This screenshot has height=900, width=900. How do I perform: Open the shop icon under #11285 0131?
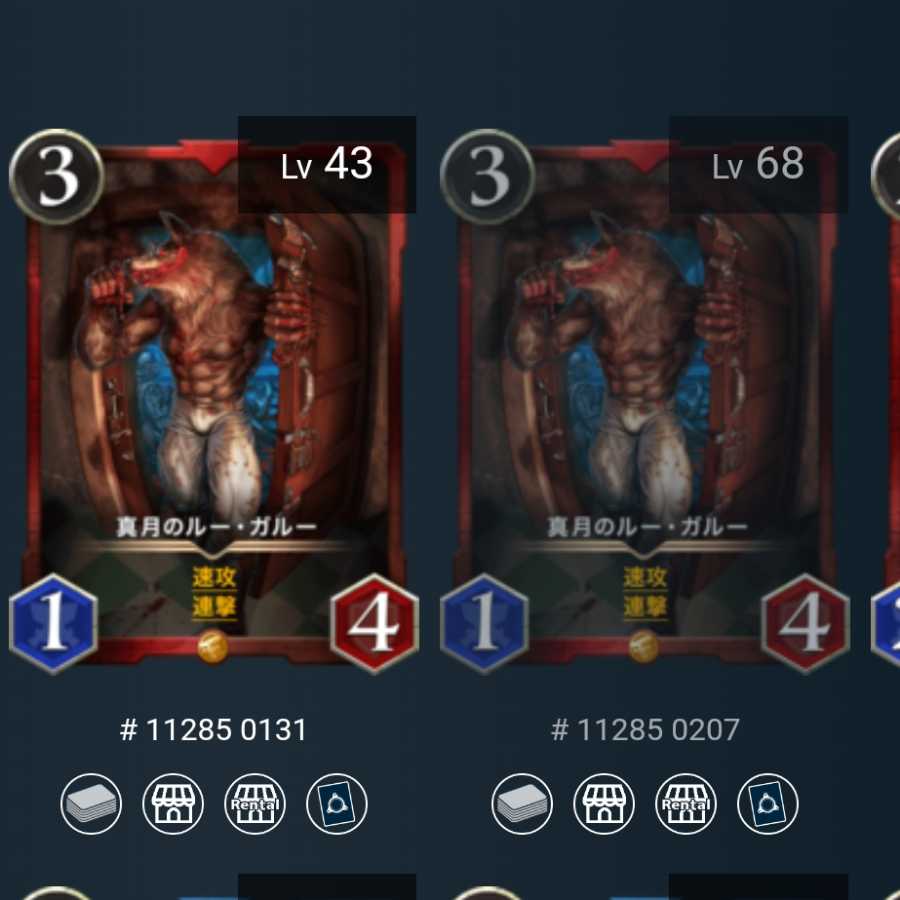pos(173,804)
